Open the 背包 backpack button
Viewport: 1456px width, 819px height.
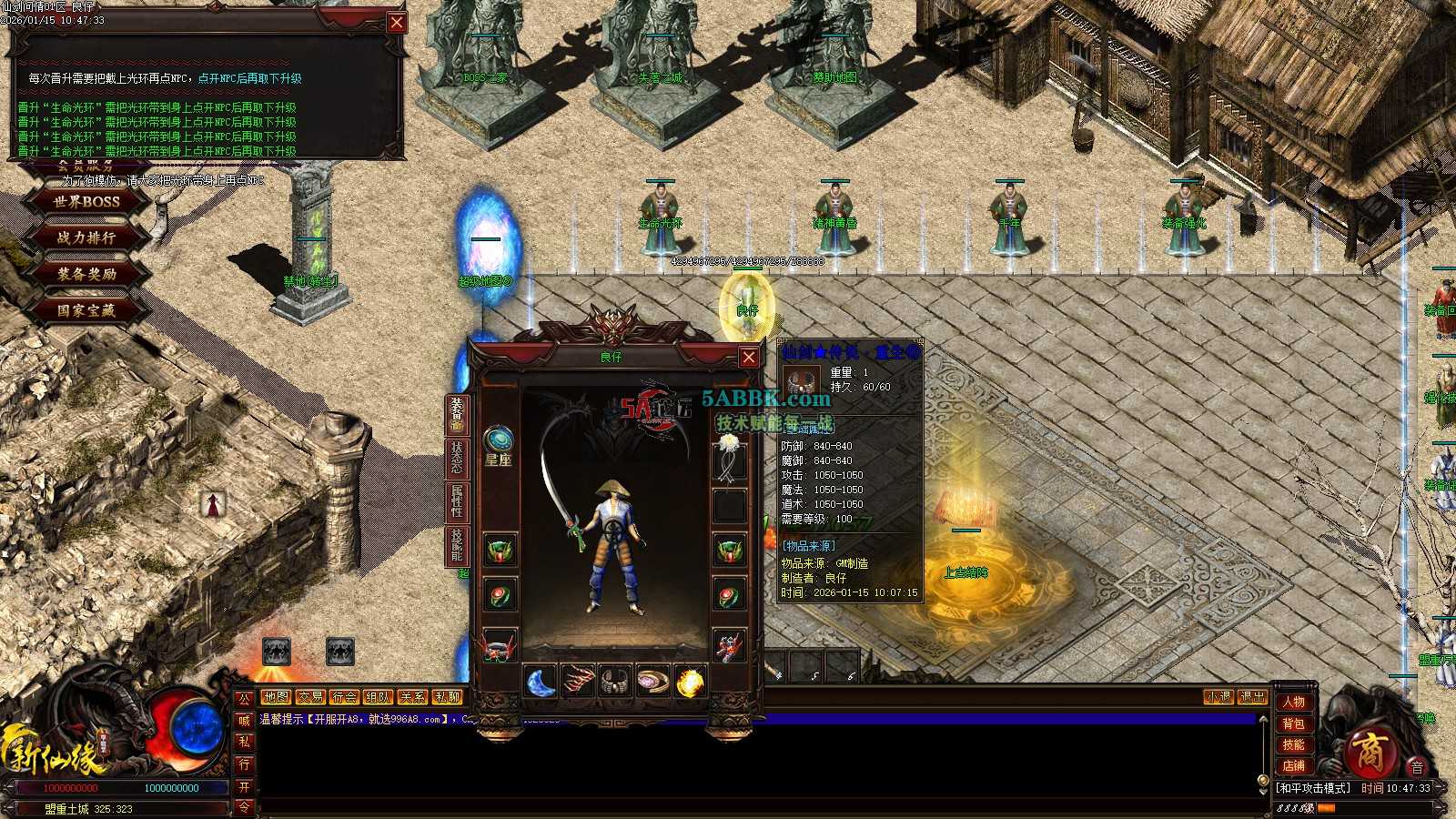click(1293, 723)
